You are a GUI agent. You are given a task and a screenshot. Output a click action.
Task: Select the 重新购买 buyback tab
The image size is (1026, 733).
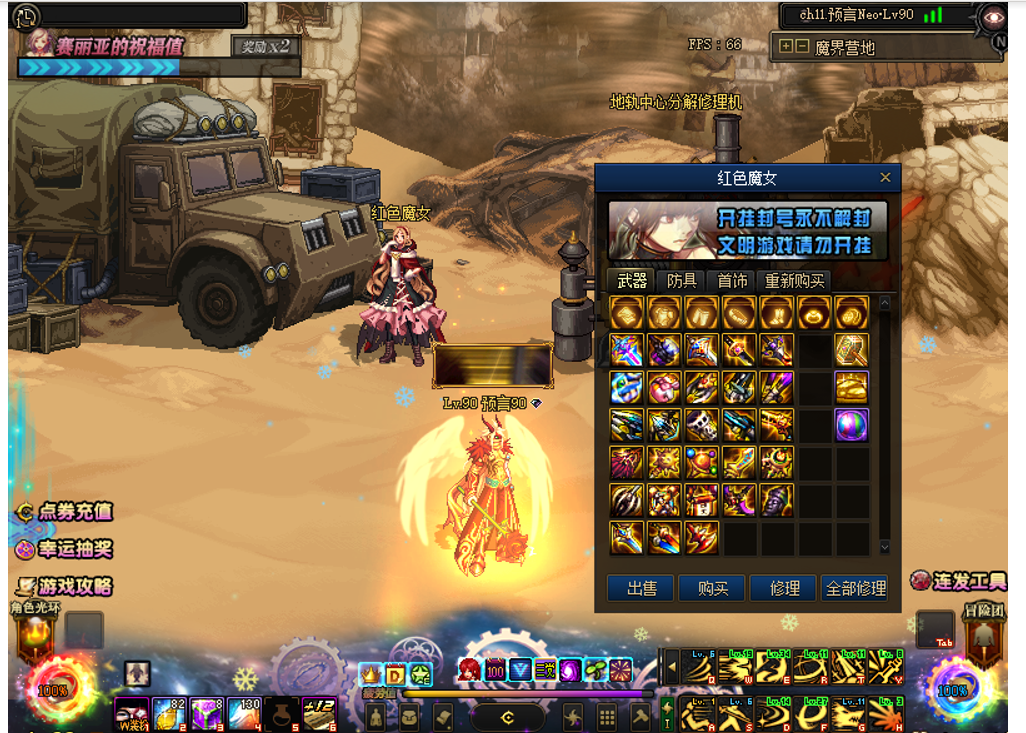coord(795,281)
